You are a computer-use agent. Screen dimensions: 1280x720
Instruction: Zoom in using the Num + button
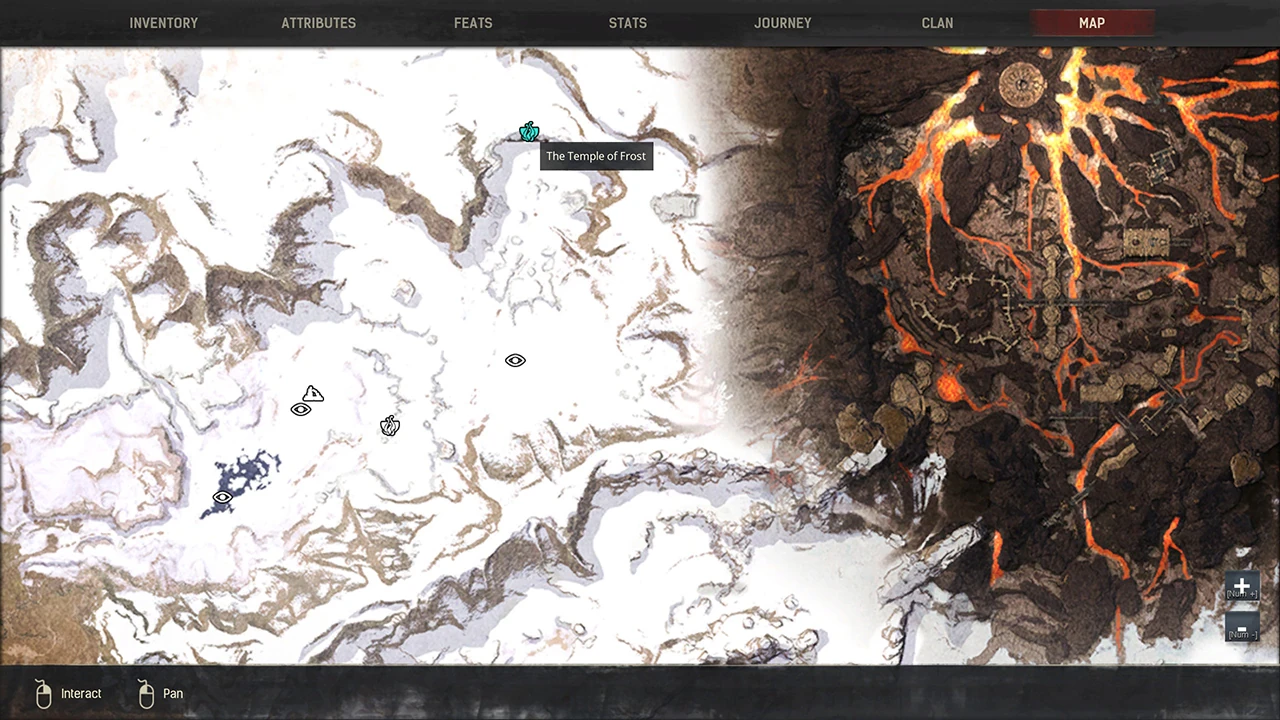pyautogui.click(x=1241, y=585)
